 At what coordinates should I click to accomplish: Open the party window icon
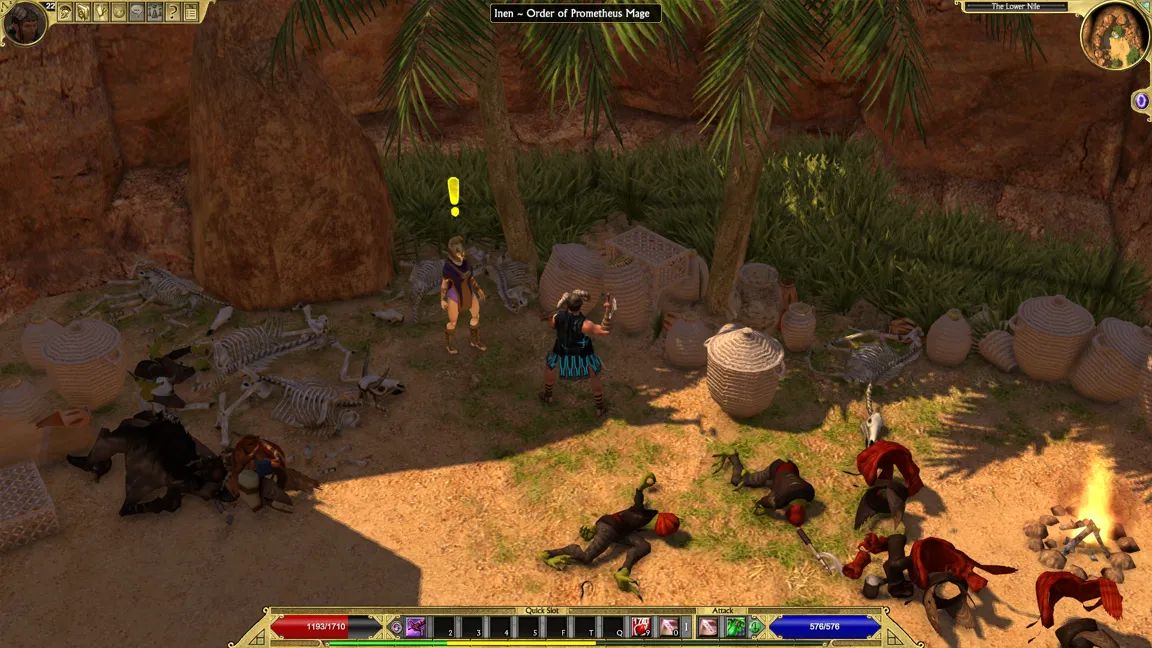coord(155,12)
